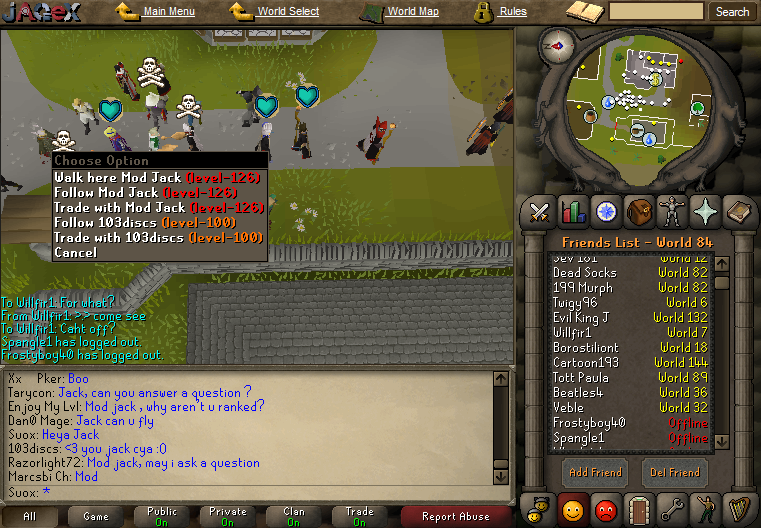Toggle the Private chat filter

(227, 517)
